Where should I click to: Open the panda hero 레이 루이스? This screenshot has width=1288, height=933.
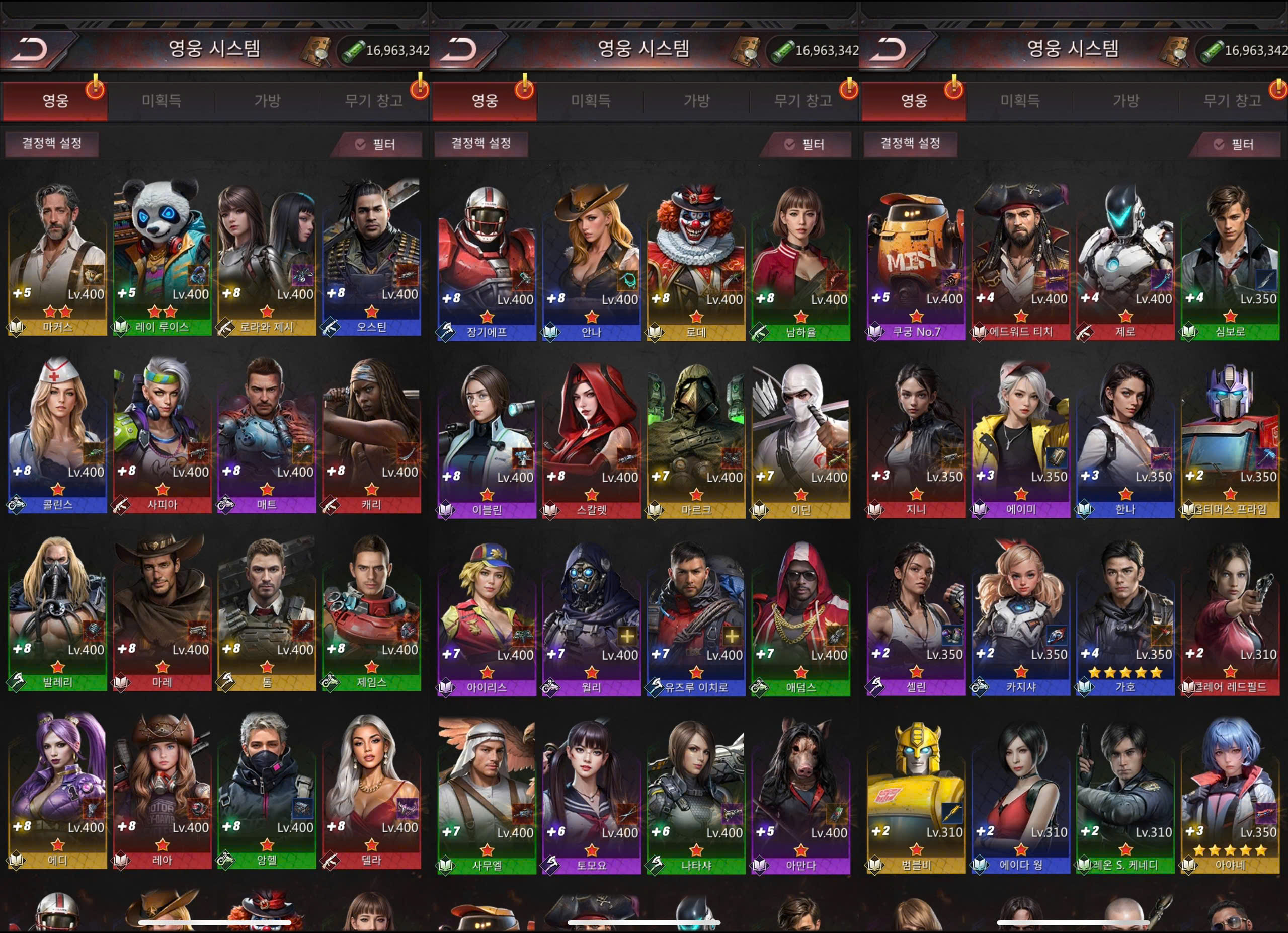[x=162, y=258]
